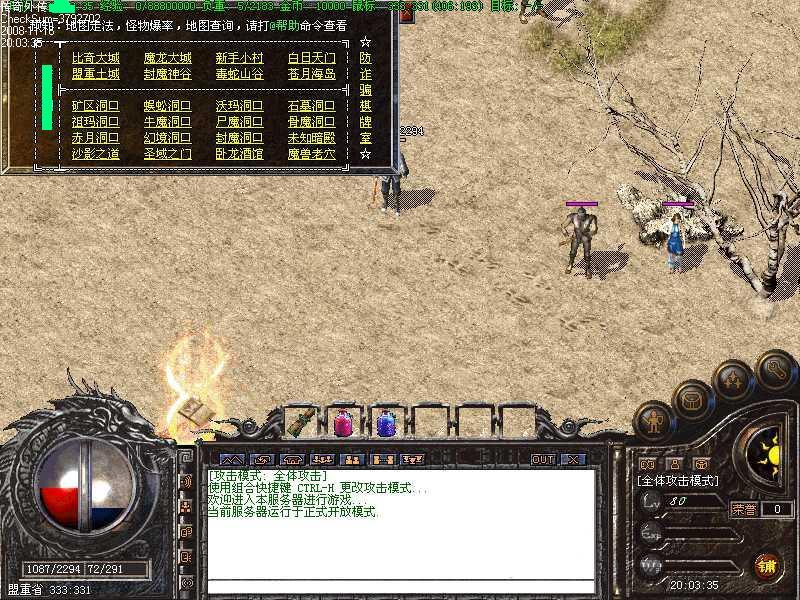
Task: Open the character equipment panel
Action: tap(655, 421)
